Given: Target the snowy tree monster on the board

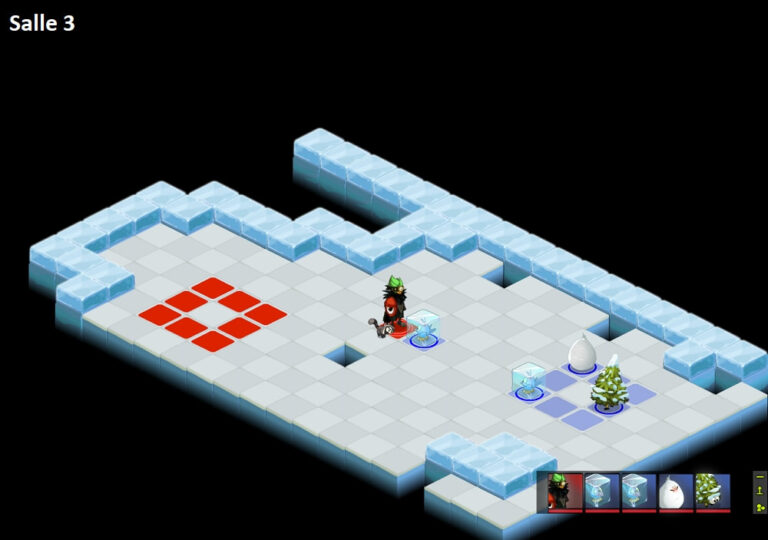Looking at the screenshot, I should 608,387.
